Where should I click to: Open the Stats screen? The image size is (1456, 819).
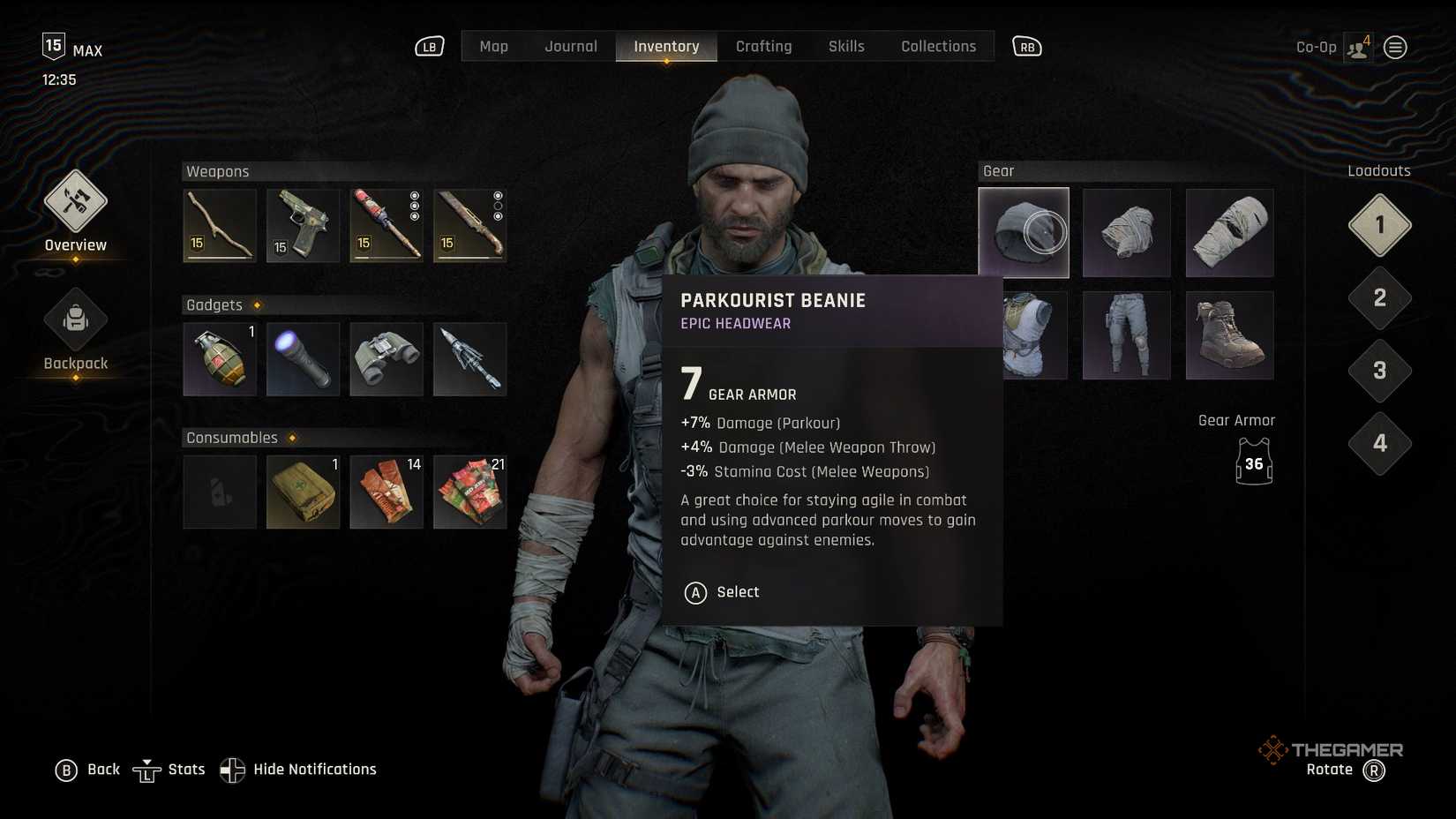pyautogui.click(x=169, y=769)
